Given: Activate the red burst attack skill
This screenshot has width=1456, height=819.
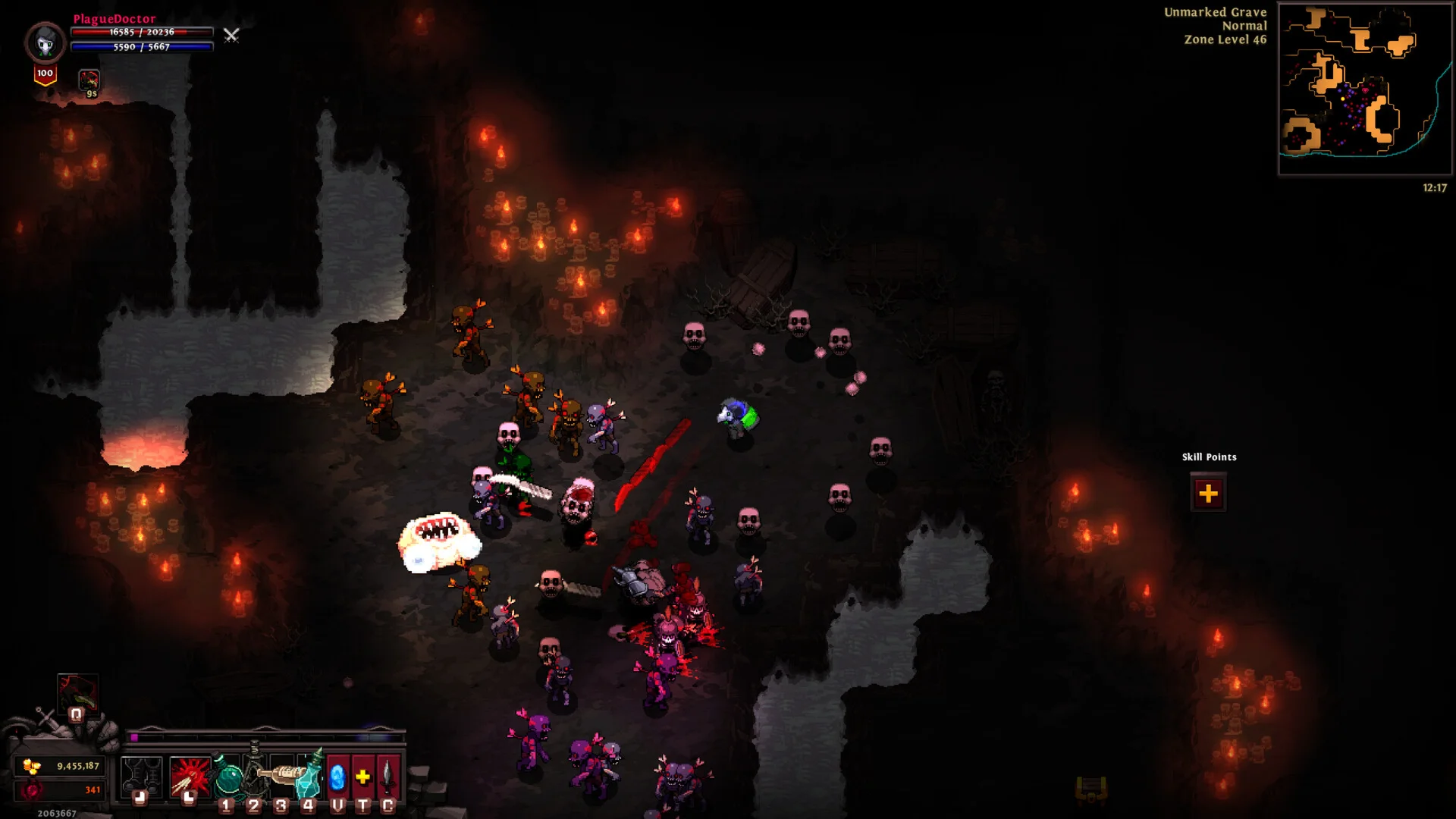Looking at the screenshot, I should click(x=190, y=777).
